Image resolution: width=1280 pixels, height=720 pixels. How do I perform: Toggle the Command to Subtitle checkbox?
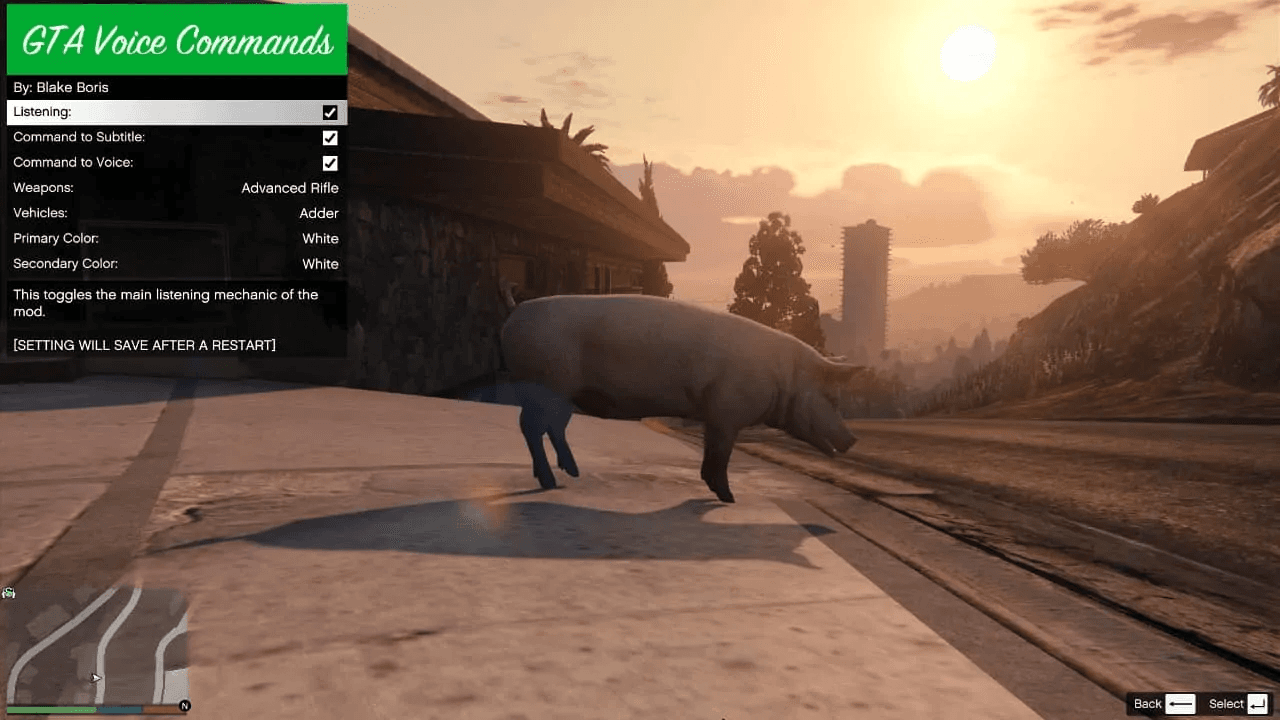coord(330,138)
